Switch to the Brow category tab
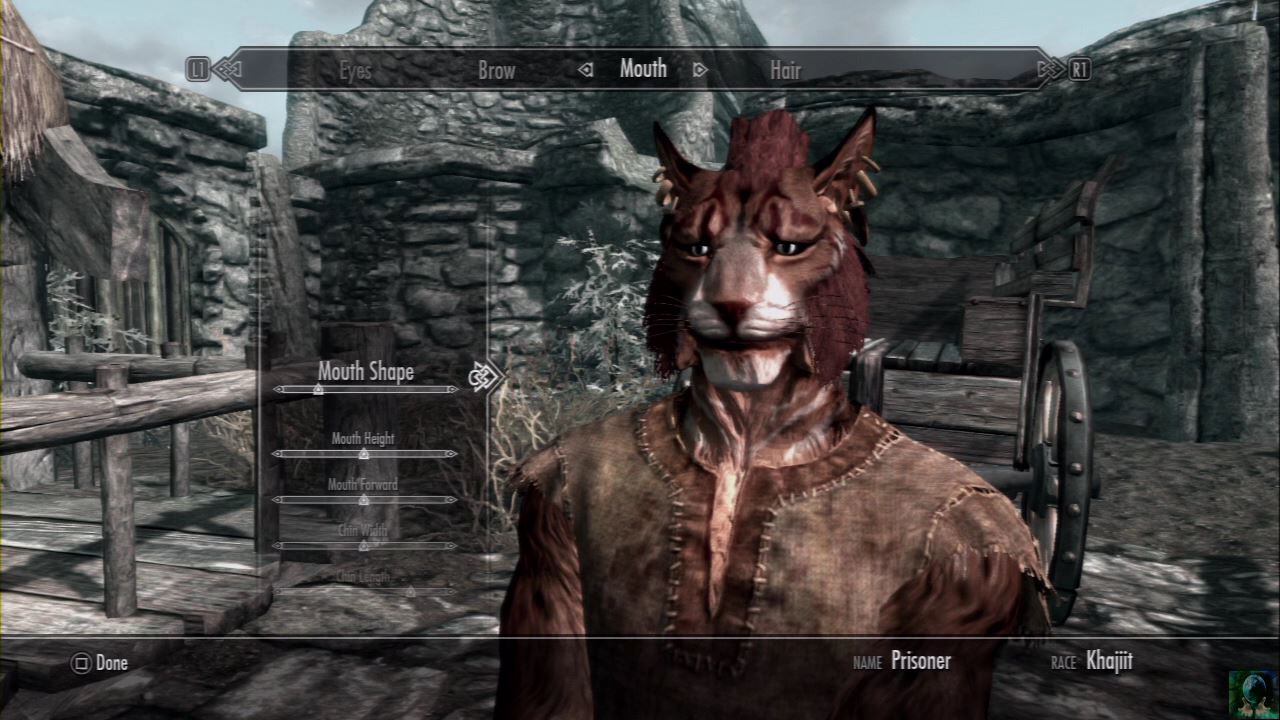 coord(496,70)
